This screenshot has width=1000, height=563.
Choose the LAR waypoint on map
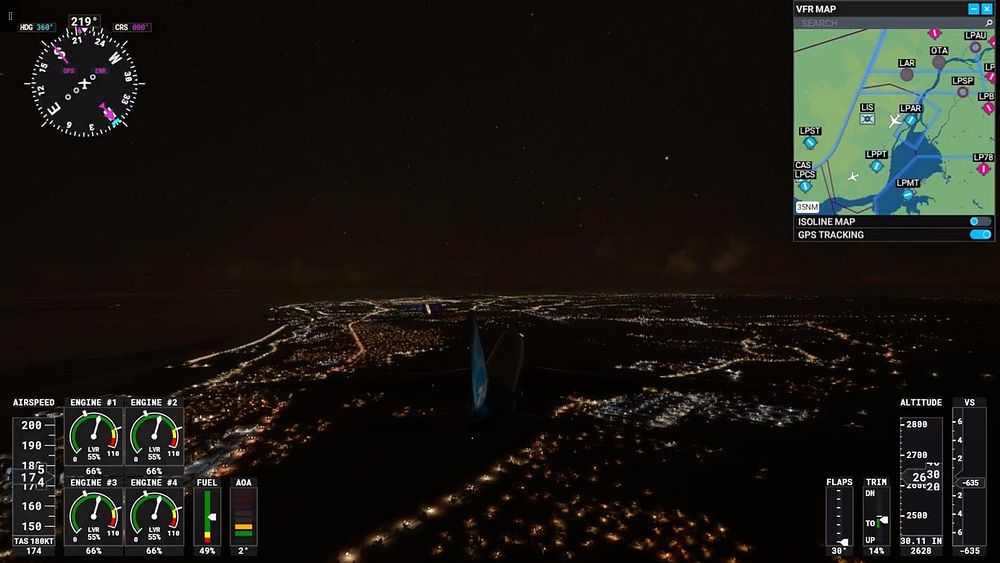907,74
